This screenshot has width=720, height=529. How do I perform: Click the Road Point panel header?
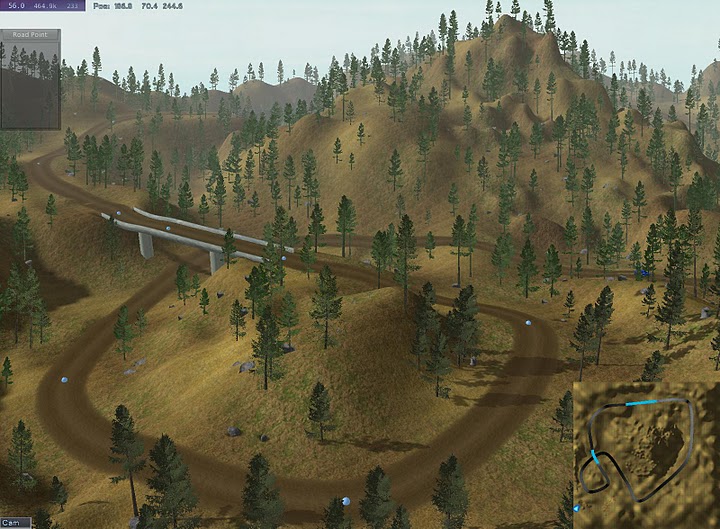click(x=30, y=35)
